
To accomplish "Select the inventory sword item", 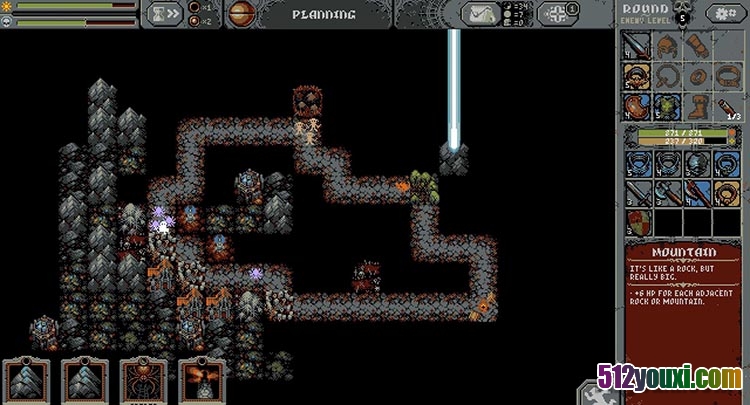I will pos(637,193).
